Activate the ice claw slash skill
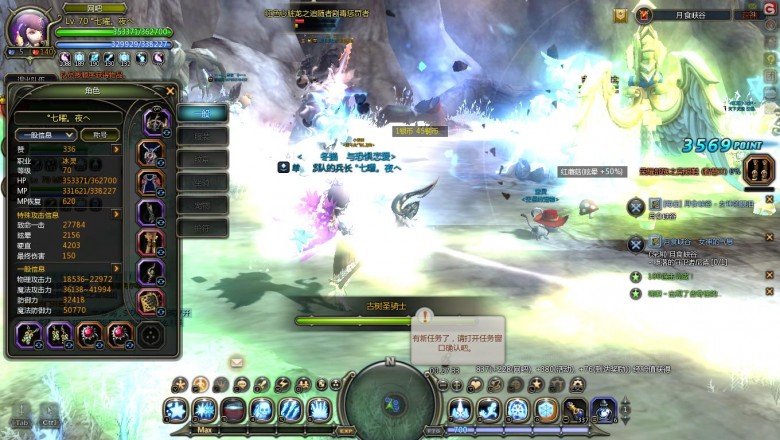The width and height of the screenshot is (780, 440). point(291,410)
